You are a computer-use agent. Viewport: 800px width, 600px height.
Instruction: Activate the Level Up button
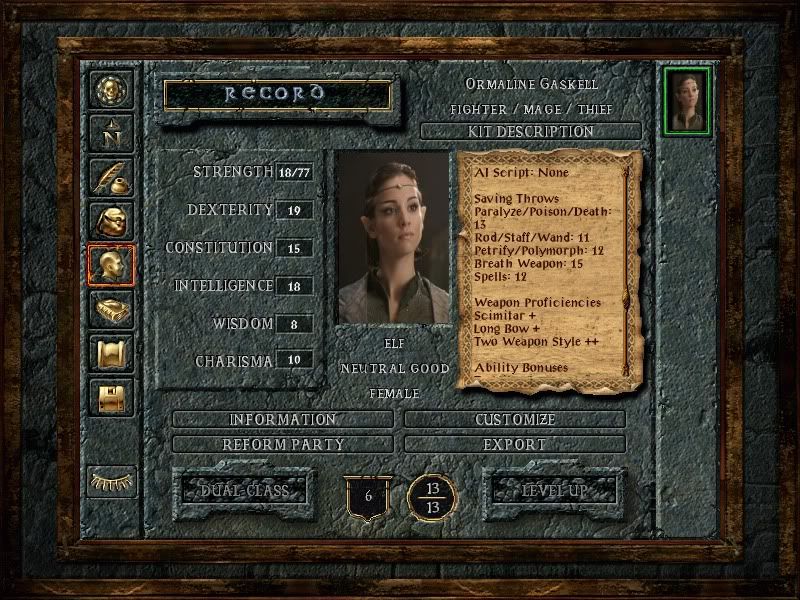coord(553,491)
